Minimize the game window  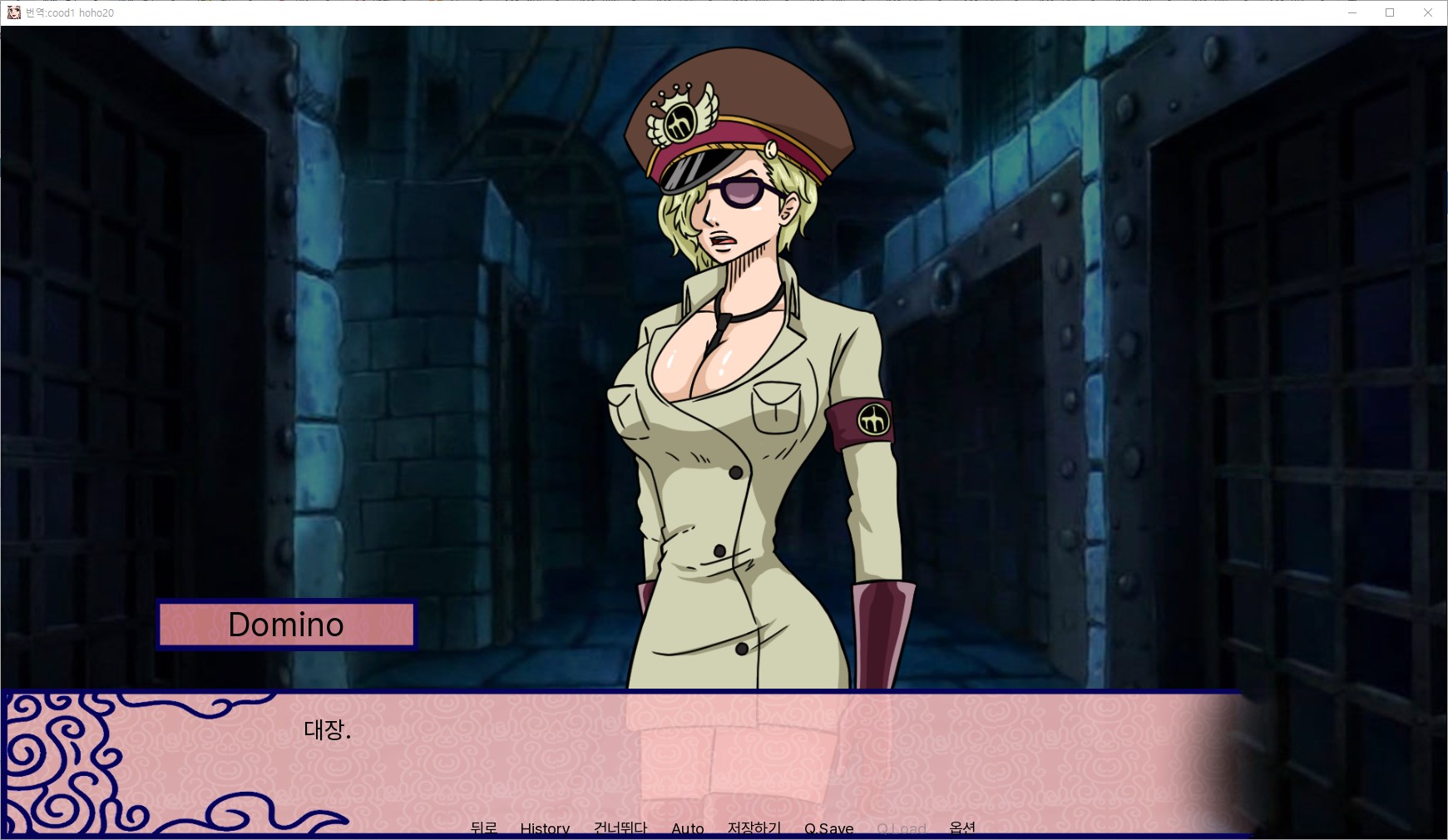(1352, 12)
